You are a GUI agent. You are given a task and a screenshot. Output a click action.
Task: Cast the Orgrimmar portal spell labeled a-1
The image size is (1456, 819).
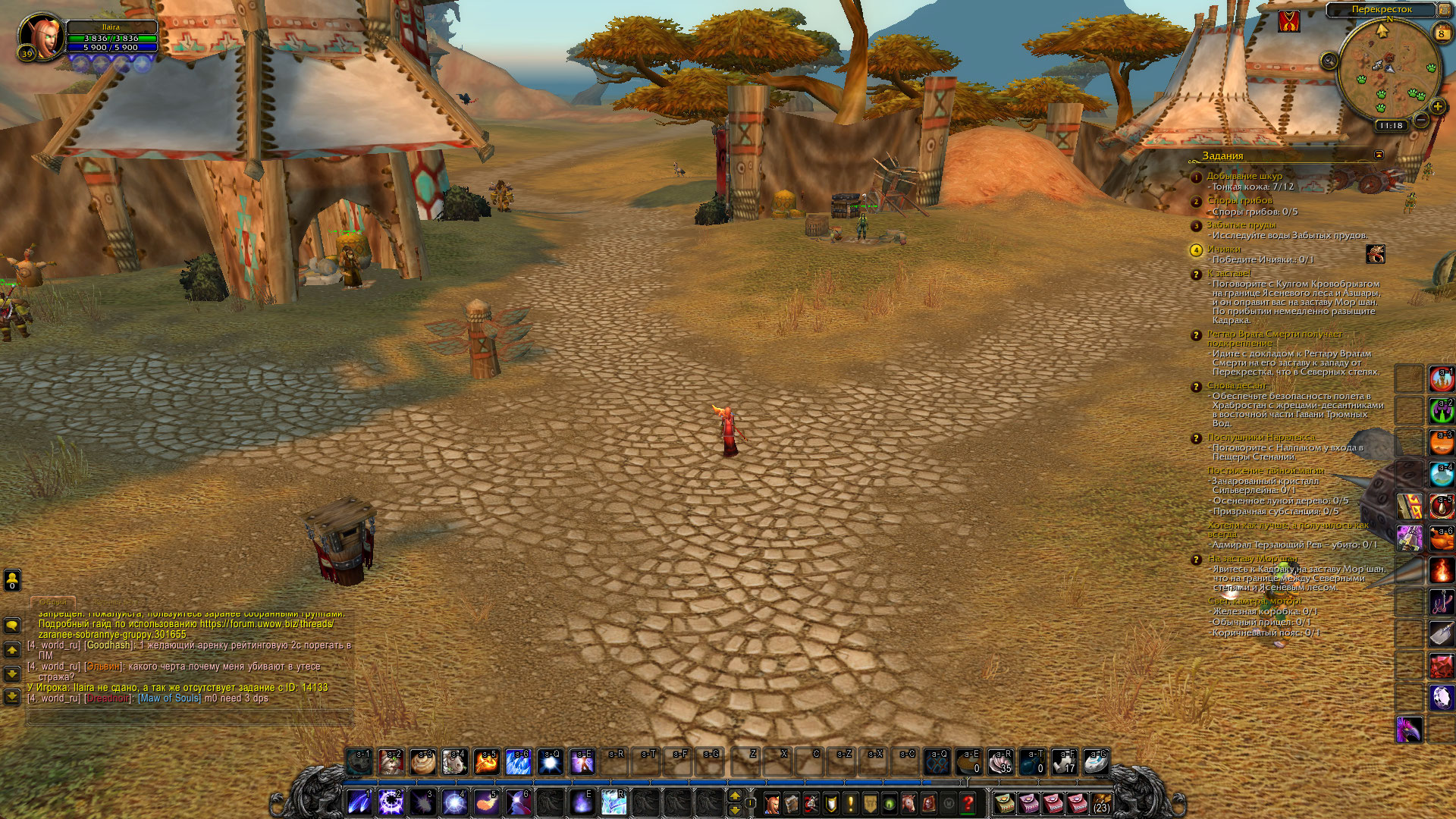tap(1442, 379)
